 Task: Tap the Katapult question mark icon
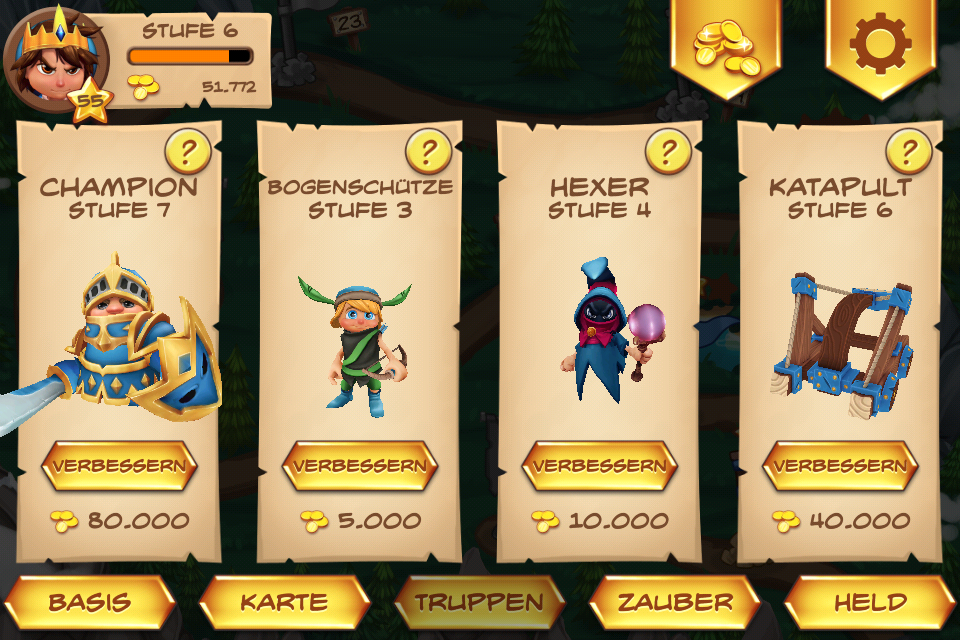(908, 151)
